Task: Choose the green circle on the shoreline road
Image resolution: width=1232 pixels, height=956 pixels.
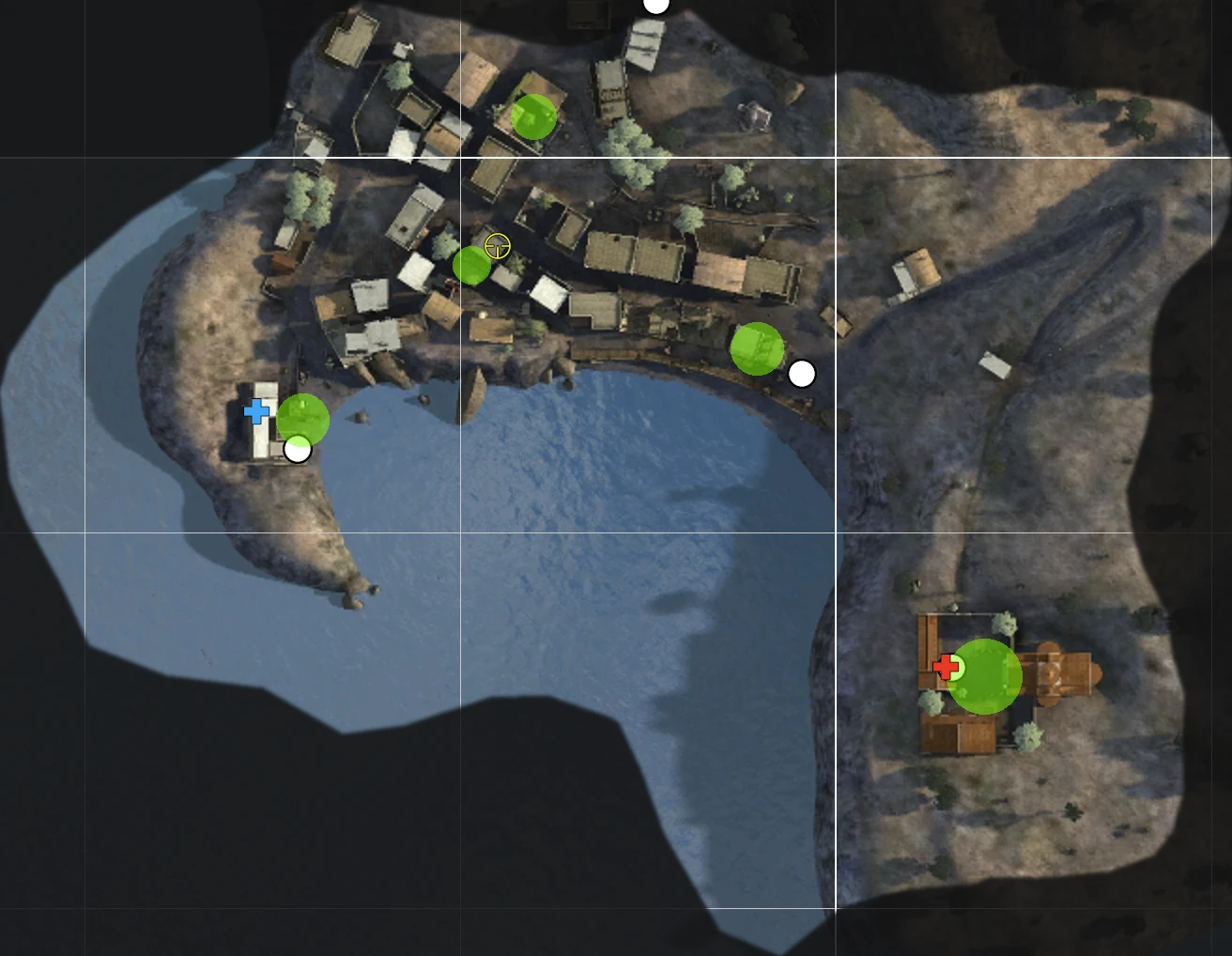Action: 757,348
